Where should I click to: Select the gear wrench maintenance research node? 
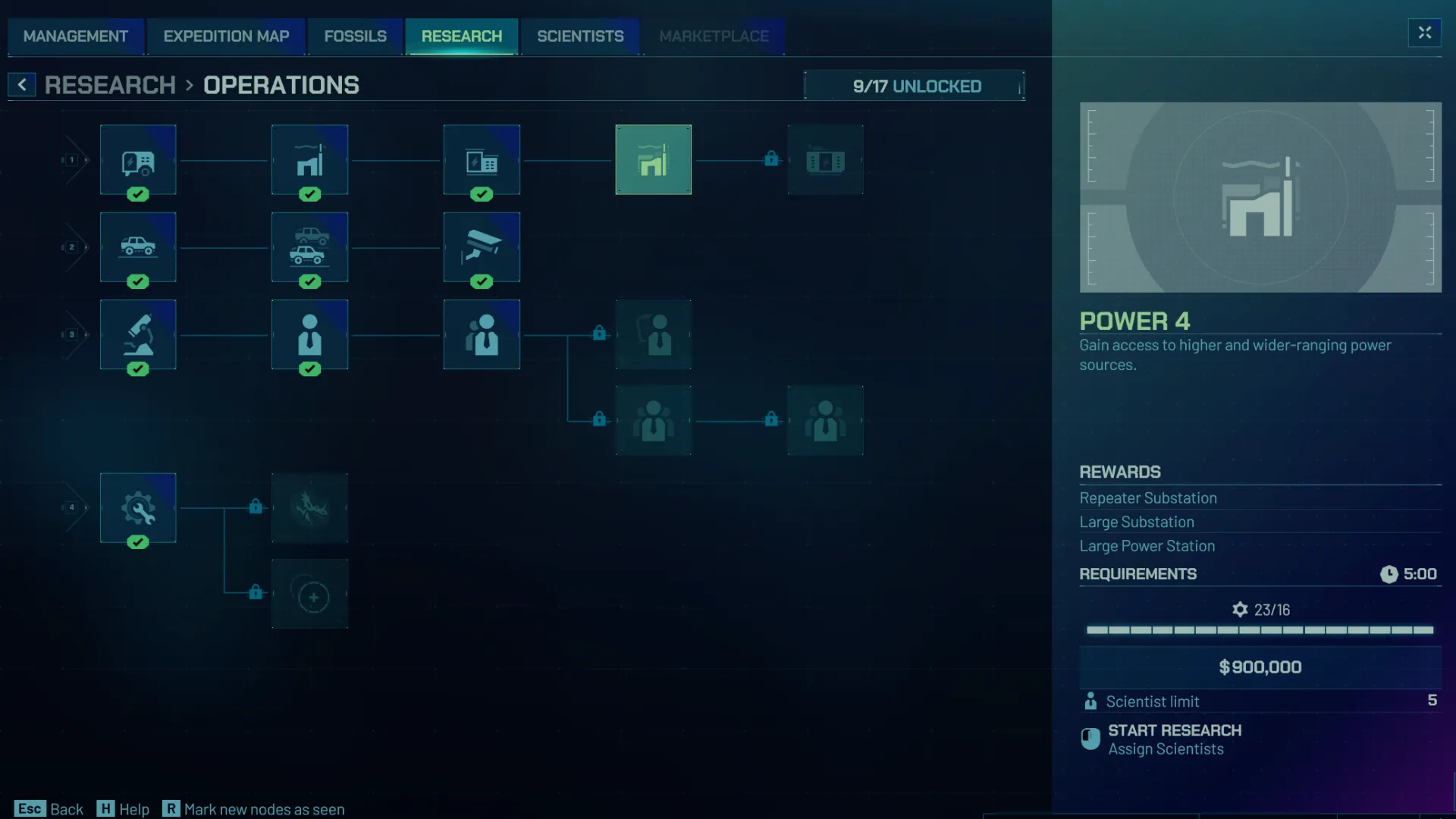pyautogui.click(x=138, y=509)
